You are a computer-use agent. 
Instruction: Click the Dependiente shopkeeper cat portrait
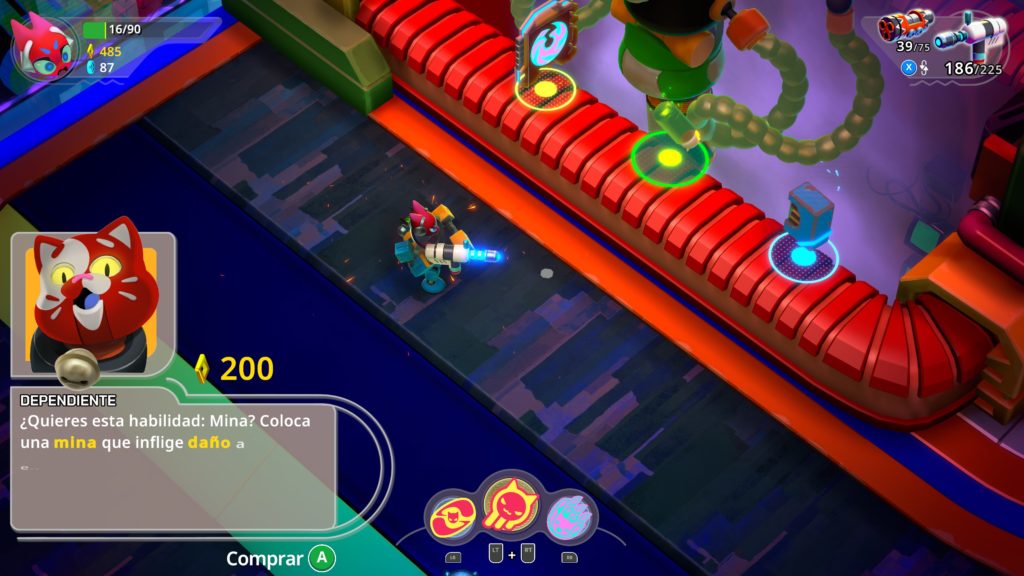tap(92, 298)
